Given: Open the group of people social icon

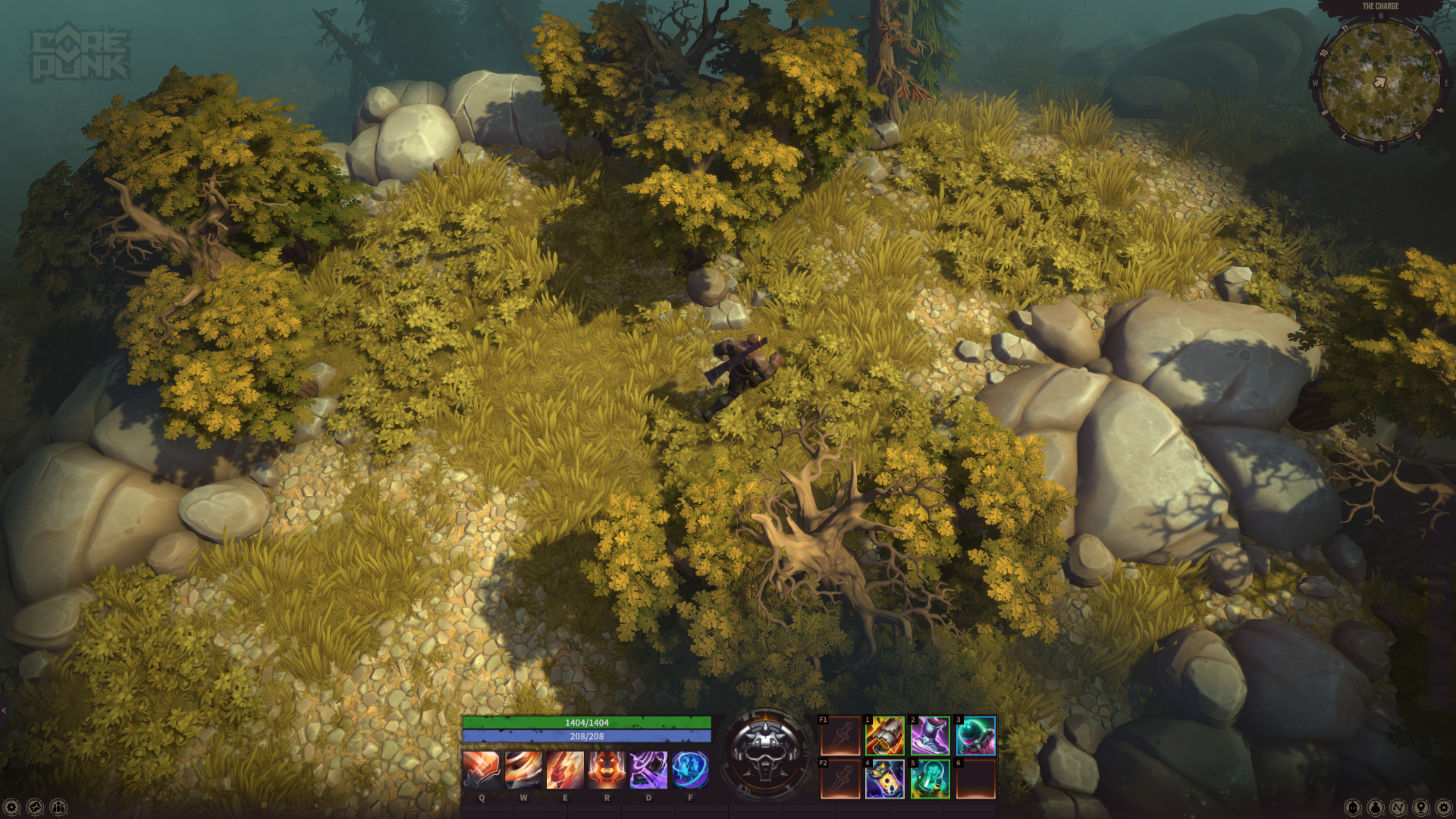Looking at the screenshot, I should [x=58, y=808].
